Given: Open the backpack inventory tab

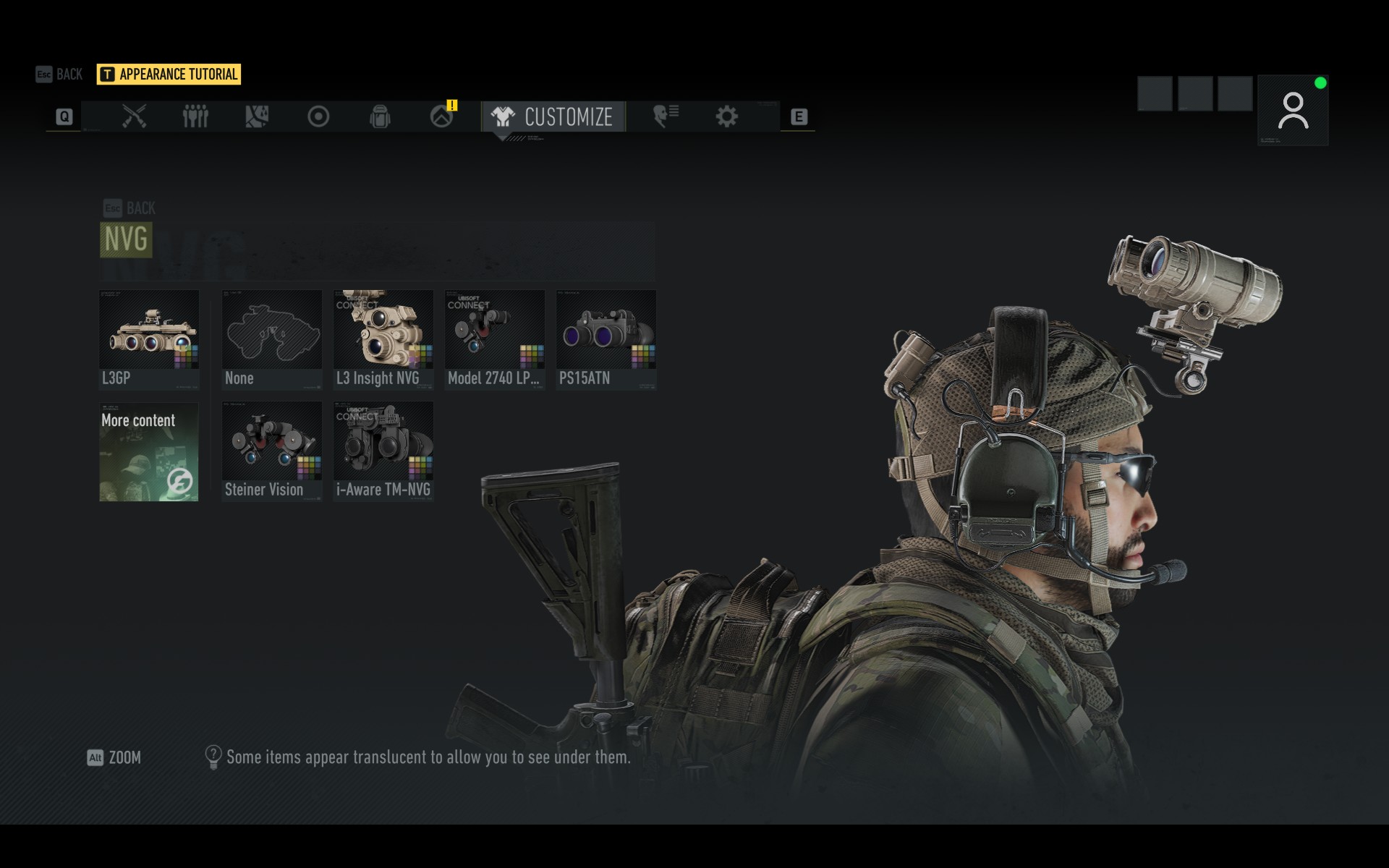Looking at the screenshot, I should [380, 116].
